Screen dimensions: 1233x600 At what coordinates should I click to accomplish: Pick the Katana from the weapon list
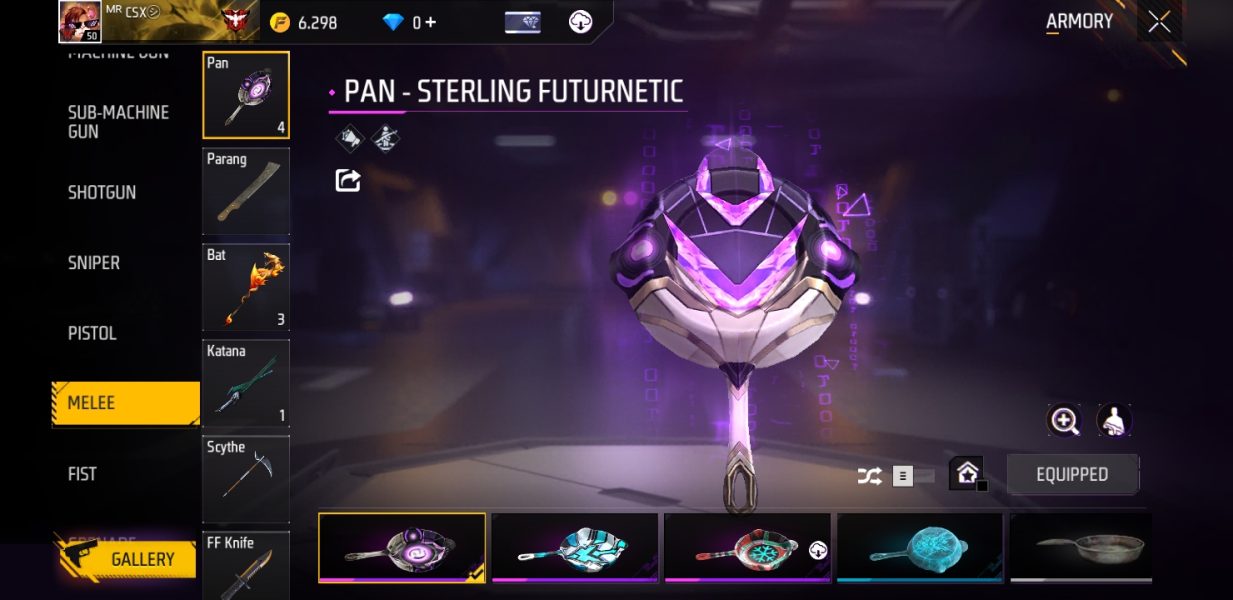(246, 383)
